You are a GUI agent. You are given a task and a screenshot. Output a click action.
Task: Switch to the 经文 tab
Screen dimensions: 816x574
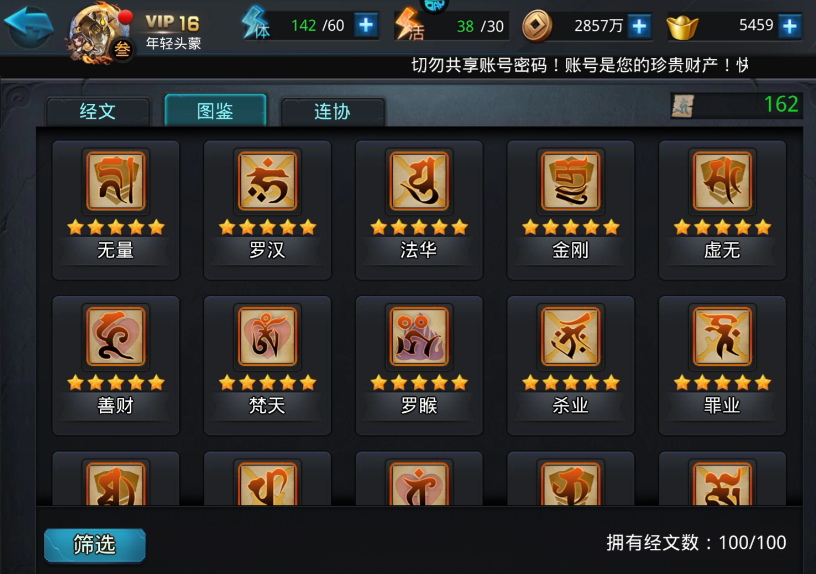point(98,111)
